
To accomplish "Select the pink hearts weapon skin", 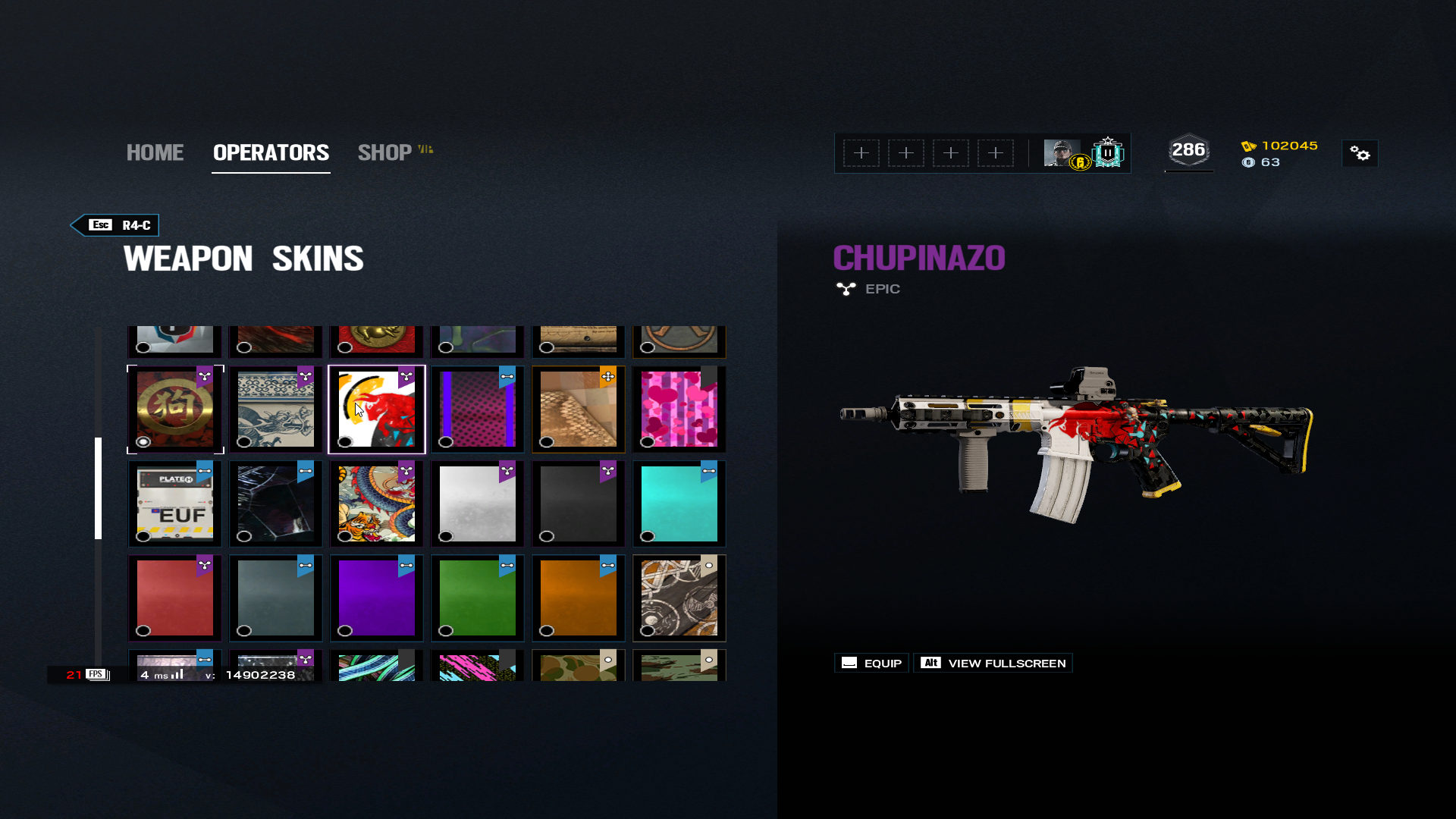I will coord(679,409).
